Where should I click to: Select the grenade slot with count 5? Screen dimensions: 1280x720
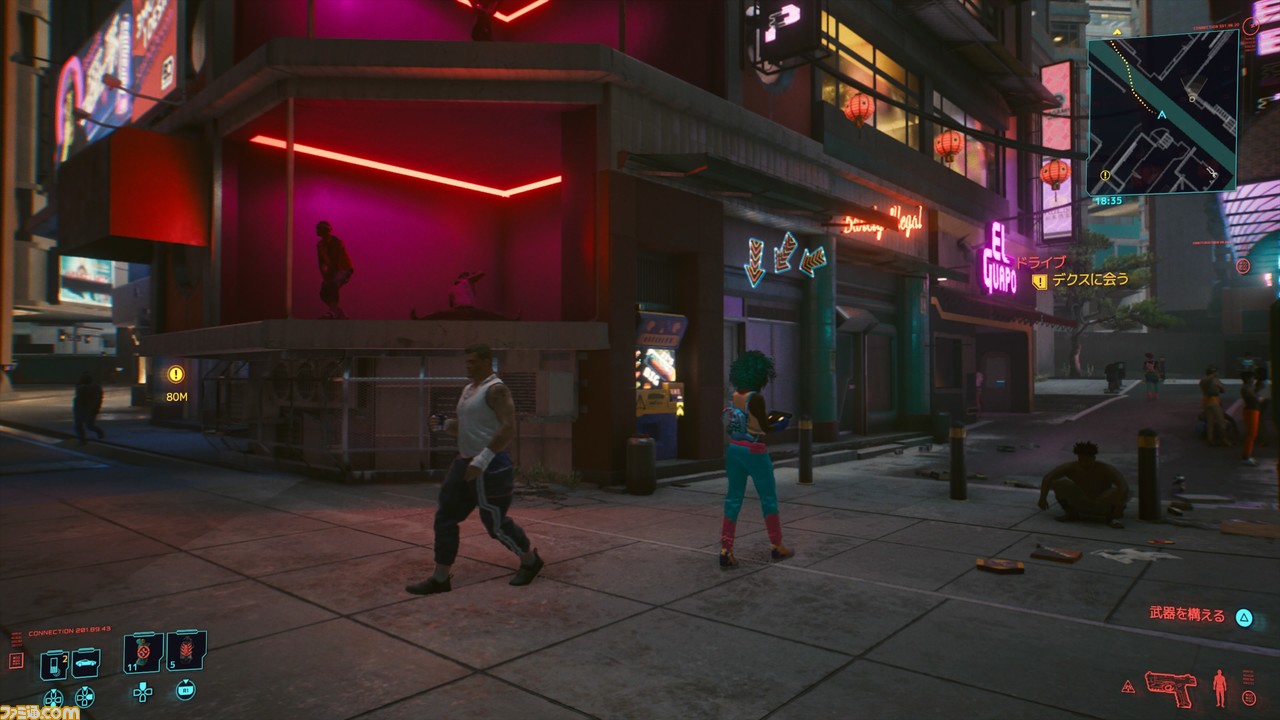[186, 652]
